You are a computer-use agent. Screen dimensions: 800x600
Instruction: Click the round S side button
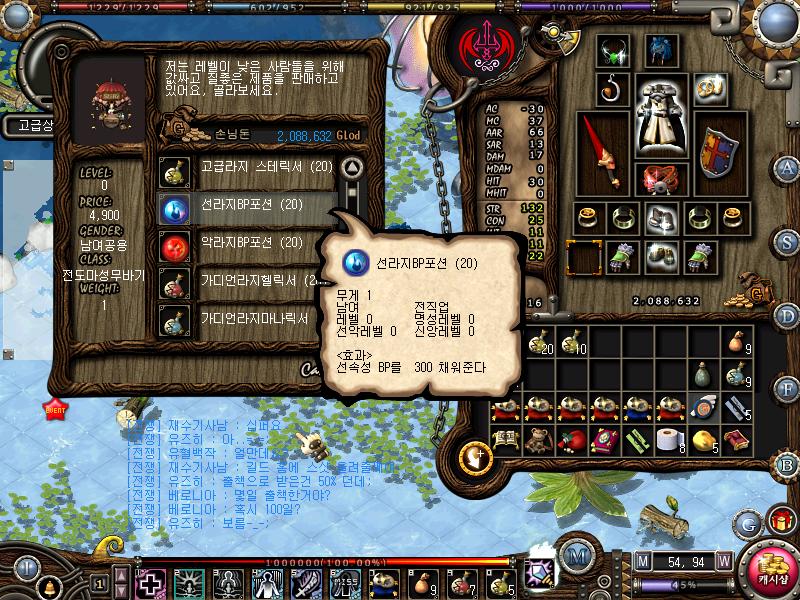point(788,241)
